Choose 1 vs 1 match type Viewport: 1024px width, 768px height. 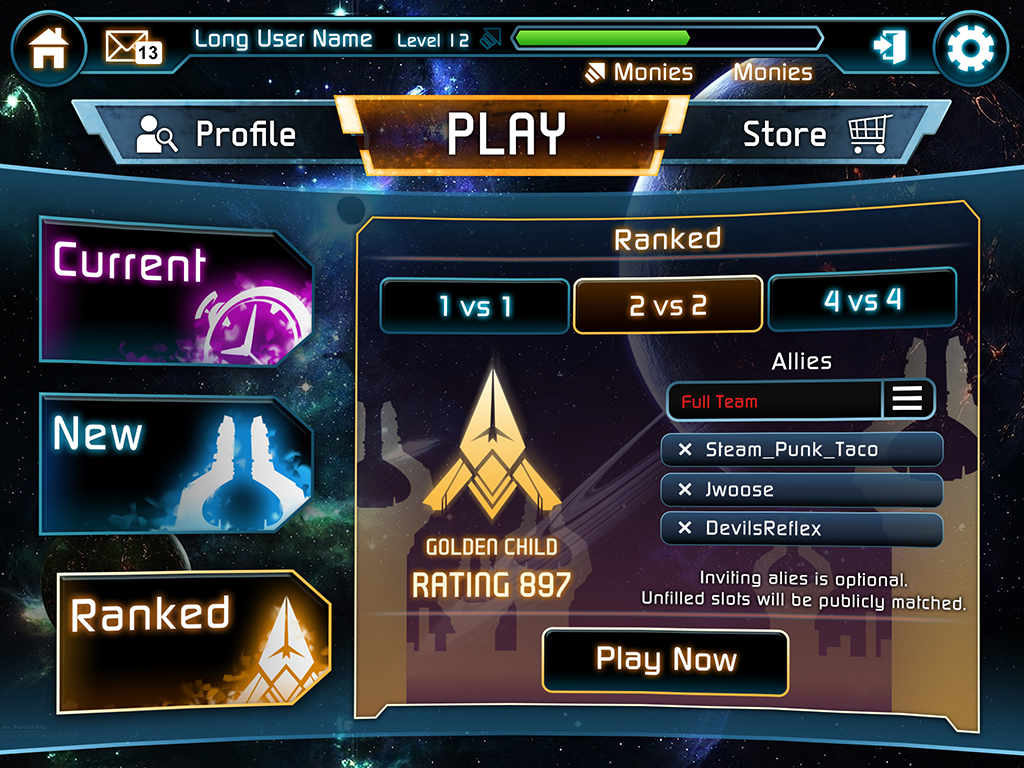(475, 306)
